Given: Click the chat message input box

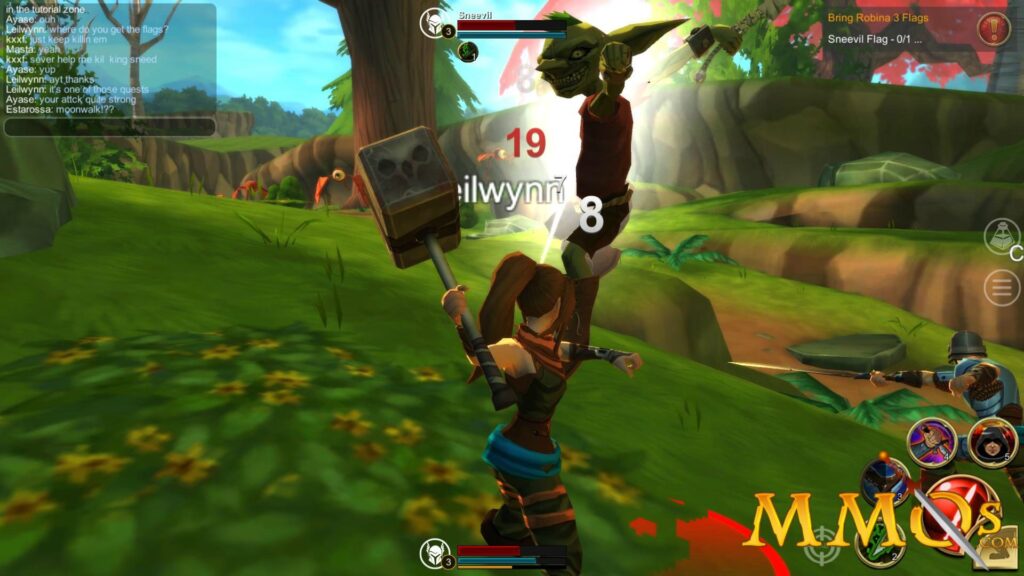Looking at the screenshot, I should [110, 127].
